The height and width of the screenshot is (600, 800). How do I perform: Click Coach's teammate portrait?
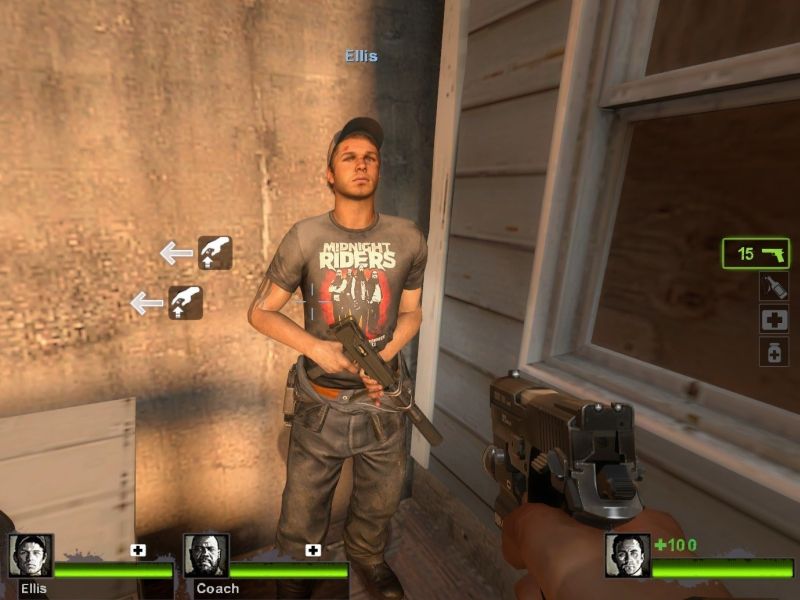click(206, 556)
